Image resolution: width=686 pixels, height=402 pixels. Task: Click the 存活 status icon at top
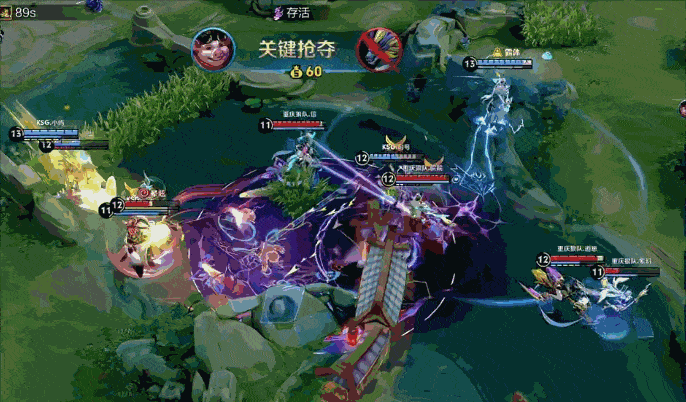pos(278,13)
